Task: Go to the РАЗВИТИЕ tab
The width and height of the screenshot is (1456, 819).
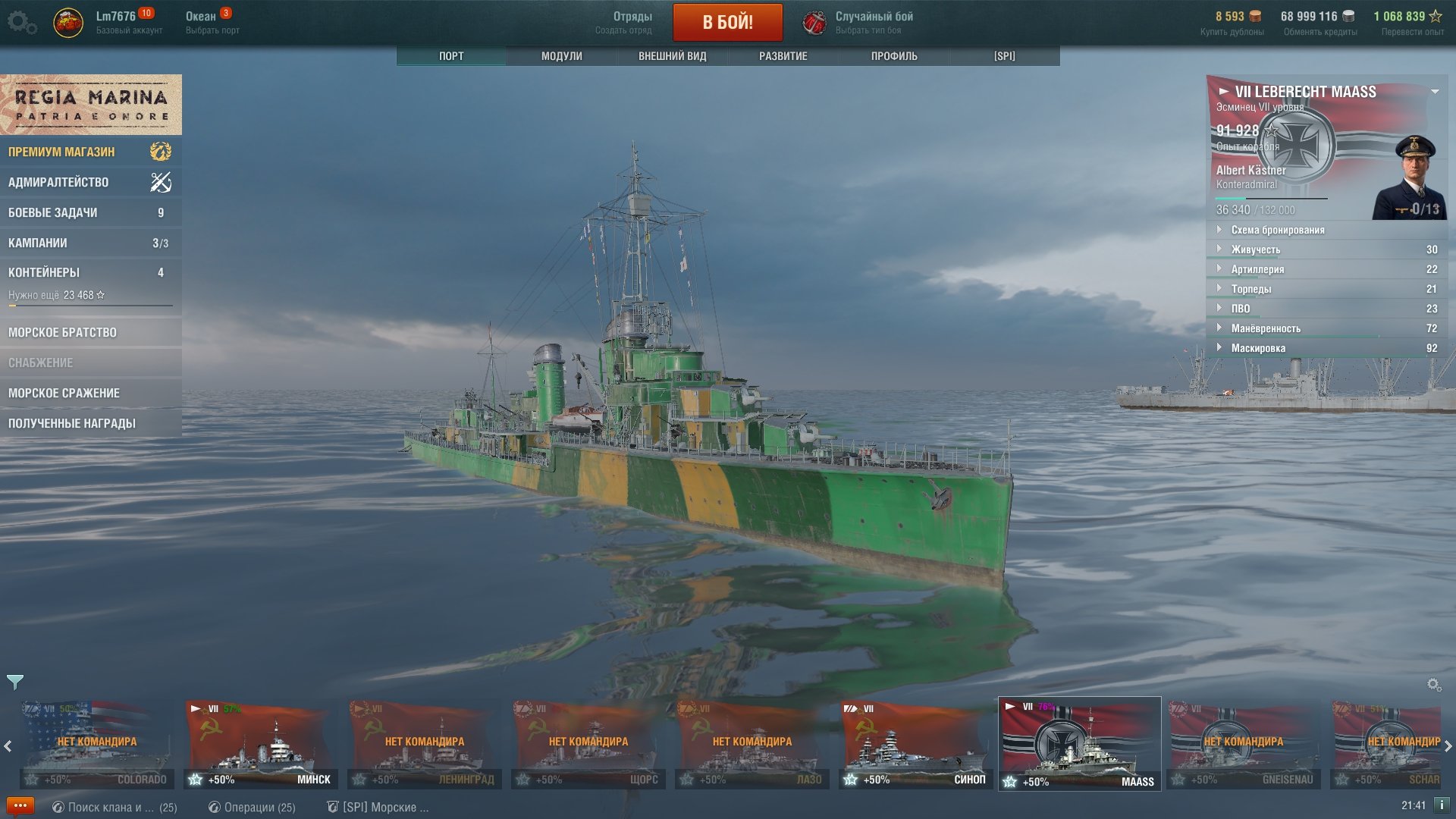Action: point(783,56)
